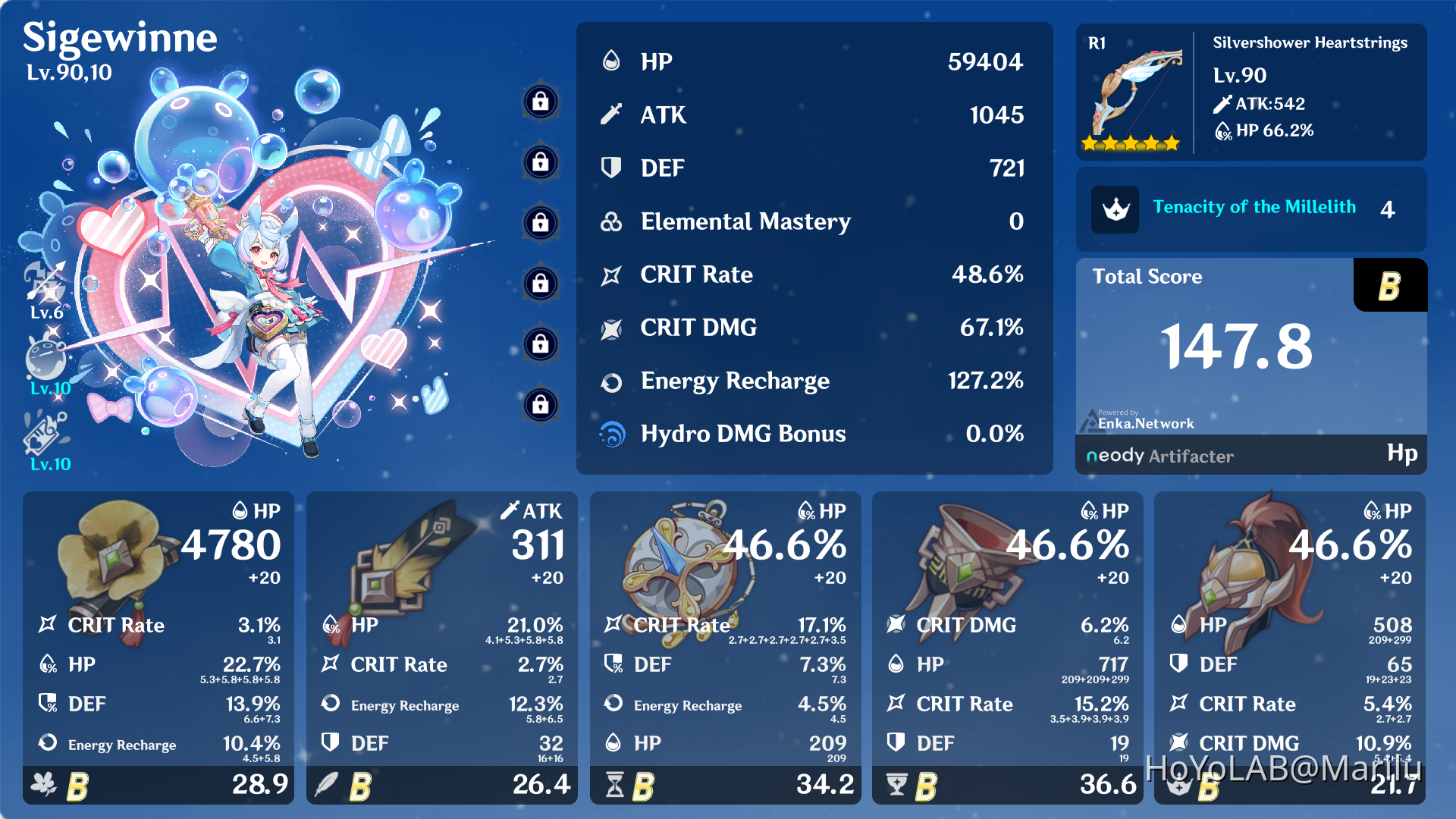Toggle the bottom lock near Hydro DMG Bonus
The width and height of the screenshot is (1456, 819).
[540, 406]
